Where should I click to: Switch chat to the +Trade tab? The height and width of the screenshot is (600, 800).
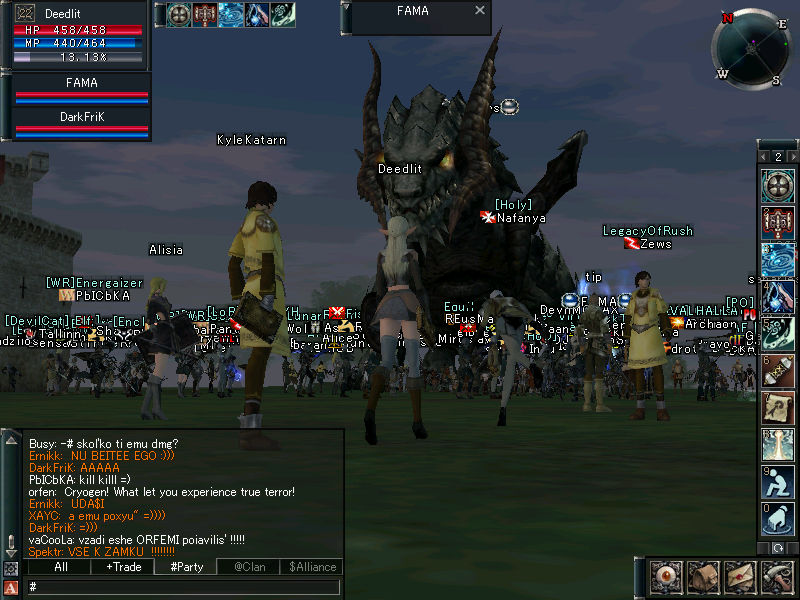[x=122, y=567]
